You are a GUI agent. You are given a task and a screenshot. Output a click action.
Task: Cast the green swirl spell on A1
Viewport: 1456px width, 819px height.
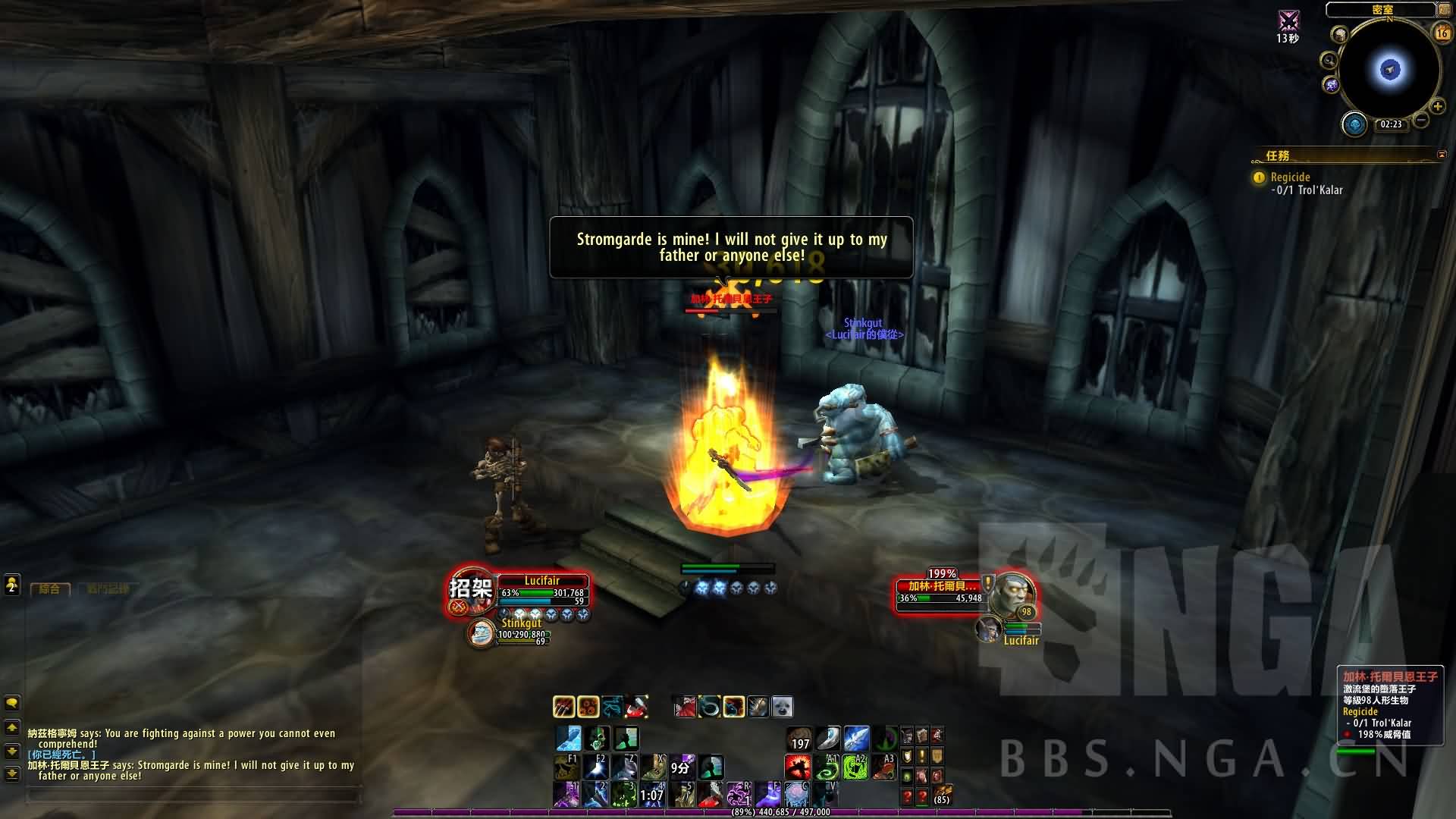tap(827, 767)
